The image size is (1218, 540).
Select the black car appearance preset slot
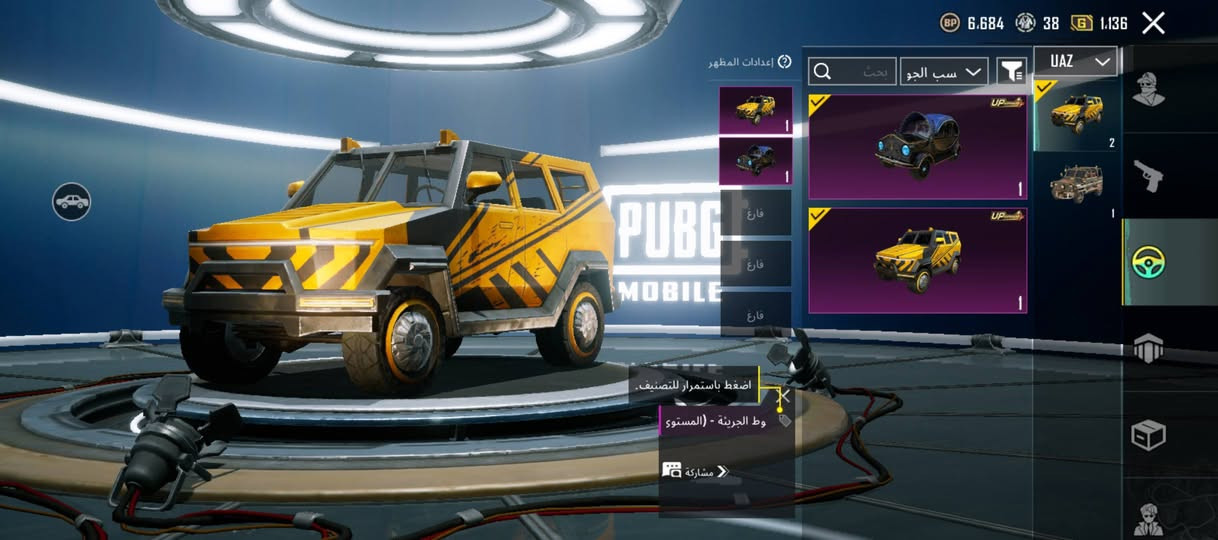pos(755,161)
